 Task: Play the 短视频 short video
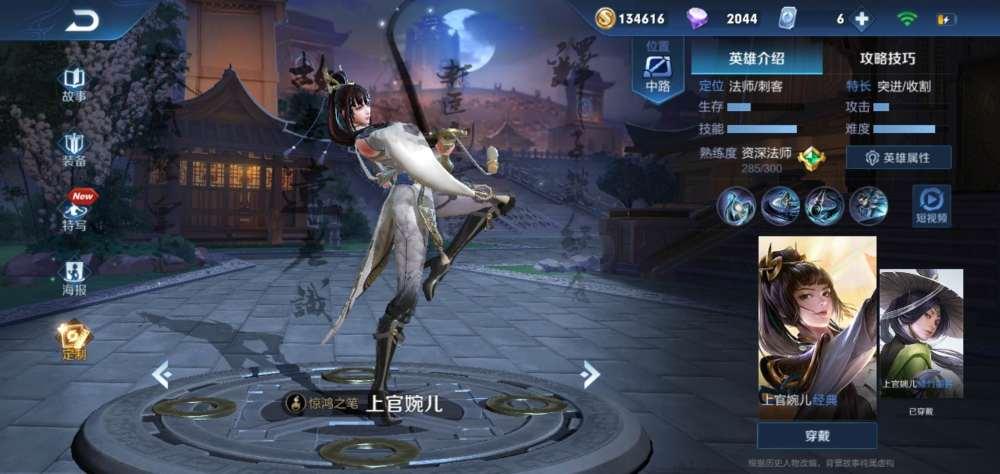pyautogui.click(x=932, y=205)
